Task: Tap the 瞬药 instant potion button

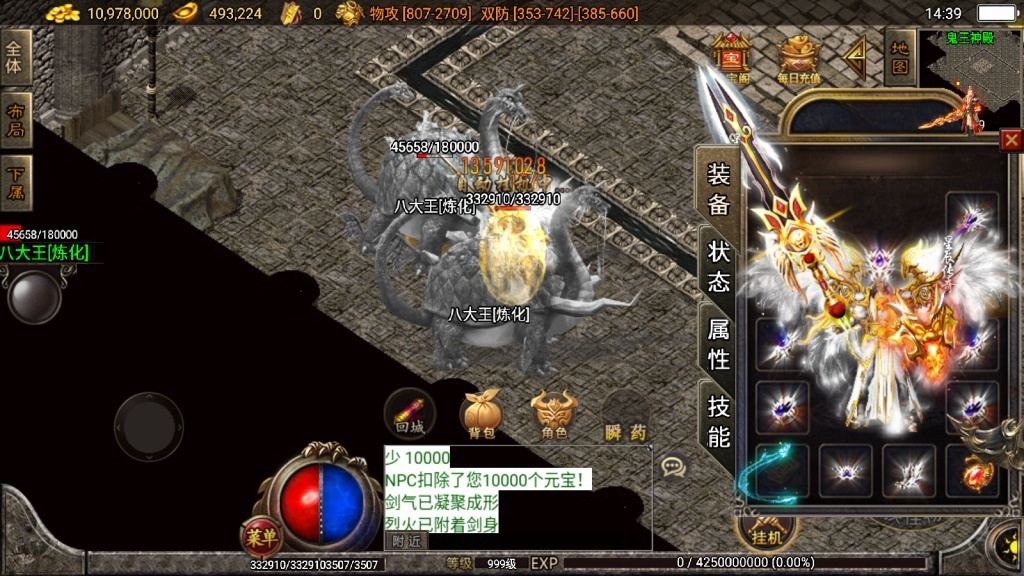Action: [x=626, y=416]
